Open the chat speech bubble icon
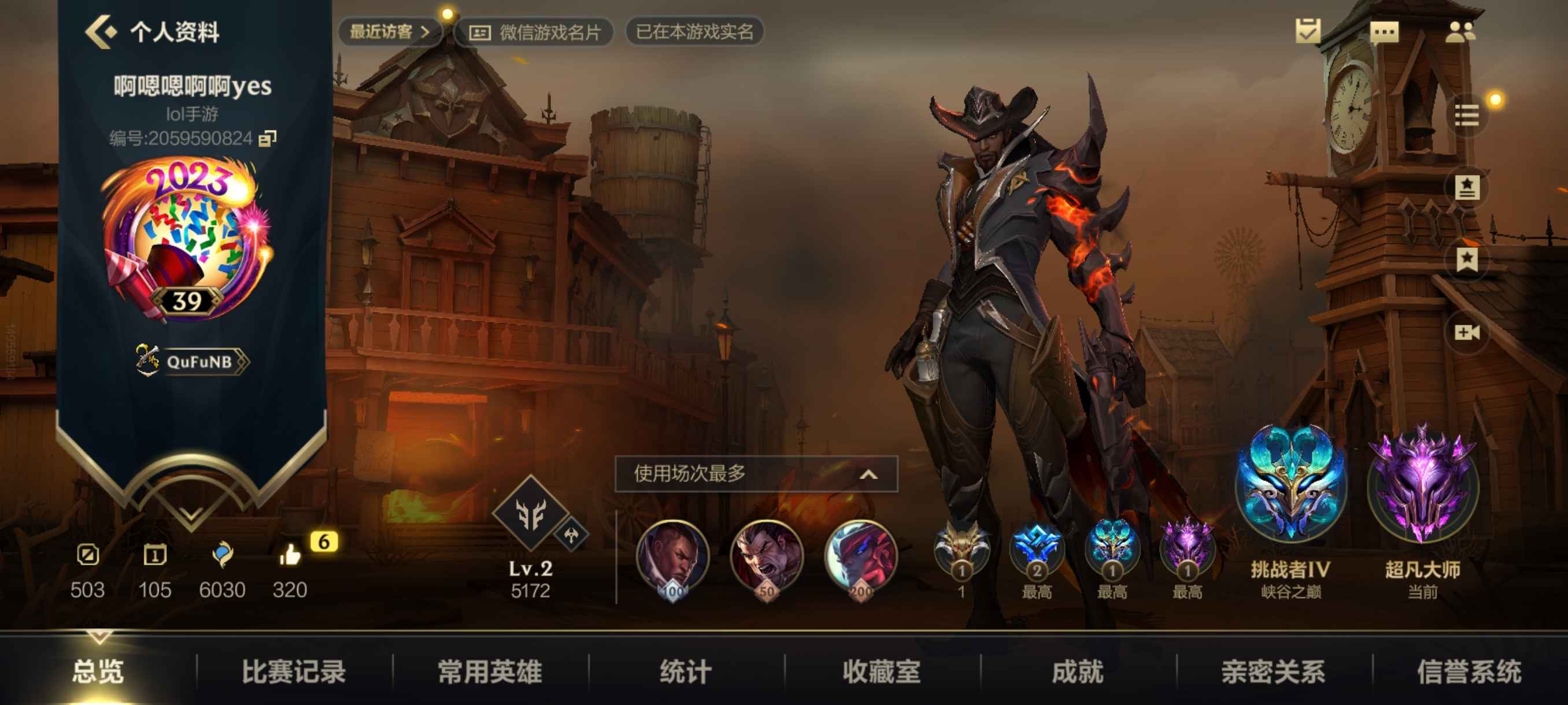 1384,32
